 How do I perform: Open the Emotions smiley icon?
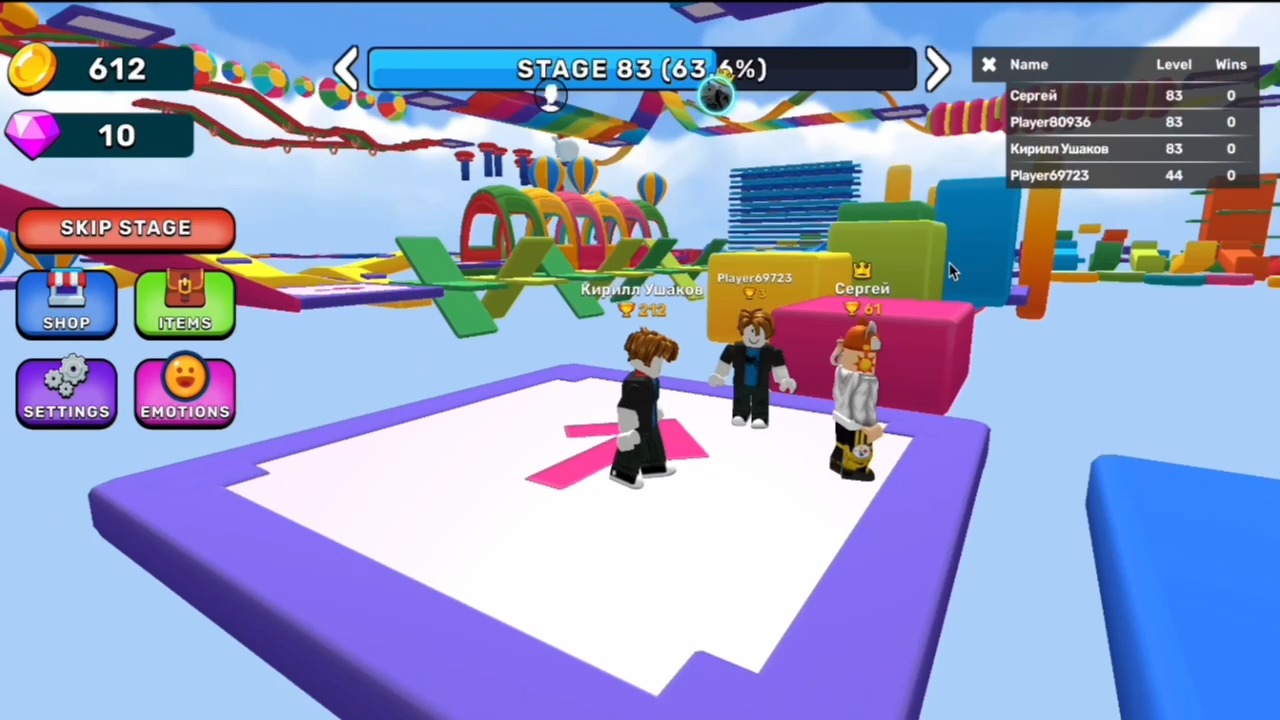[184, 390]
